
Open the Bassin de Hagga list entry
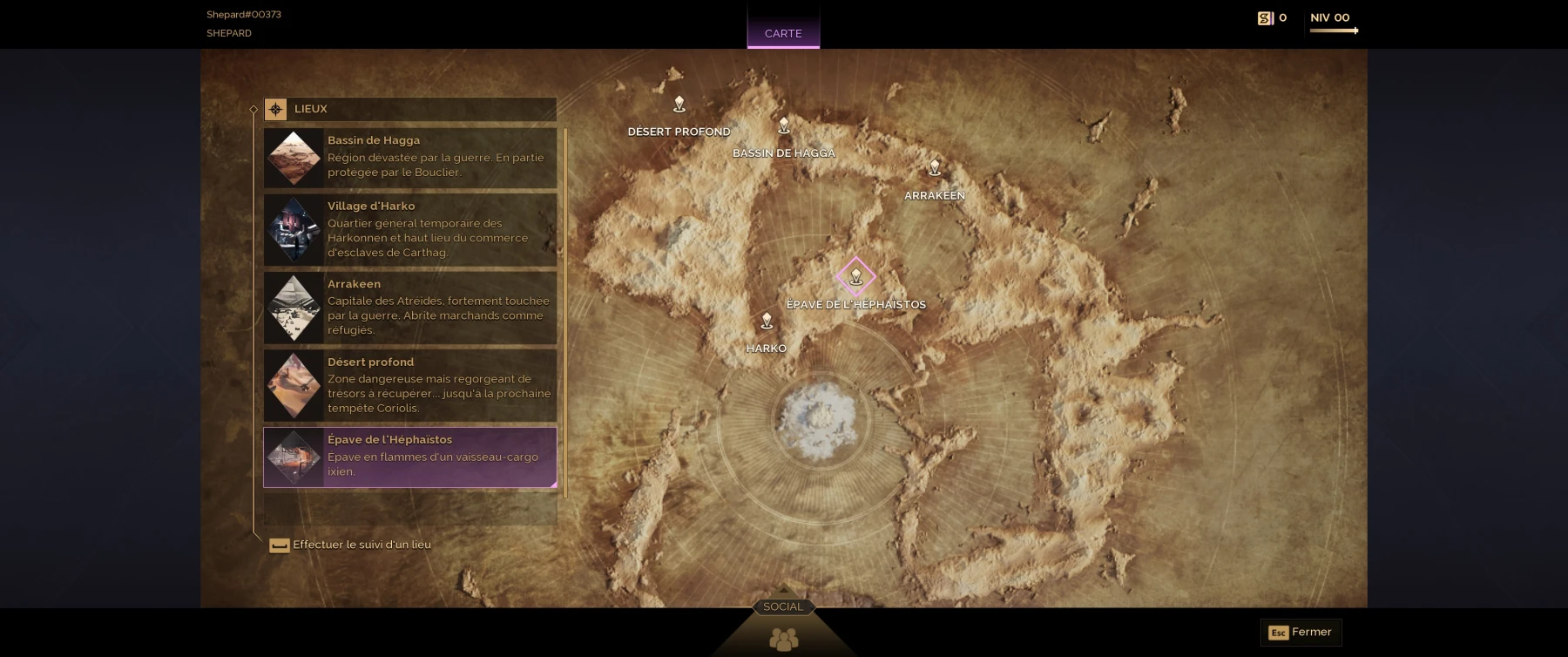[x=409, y=158]
